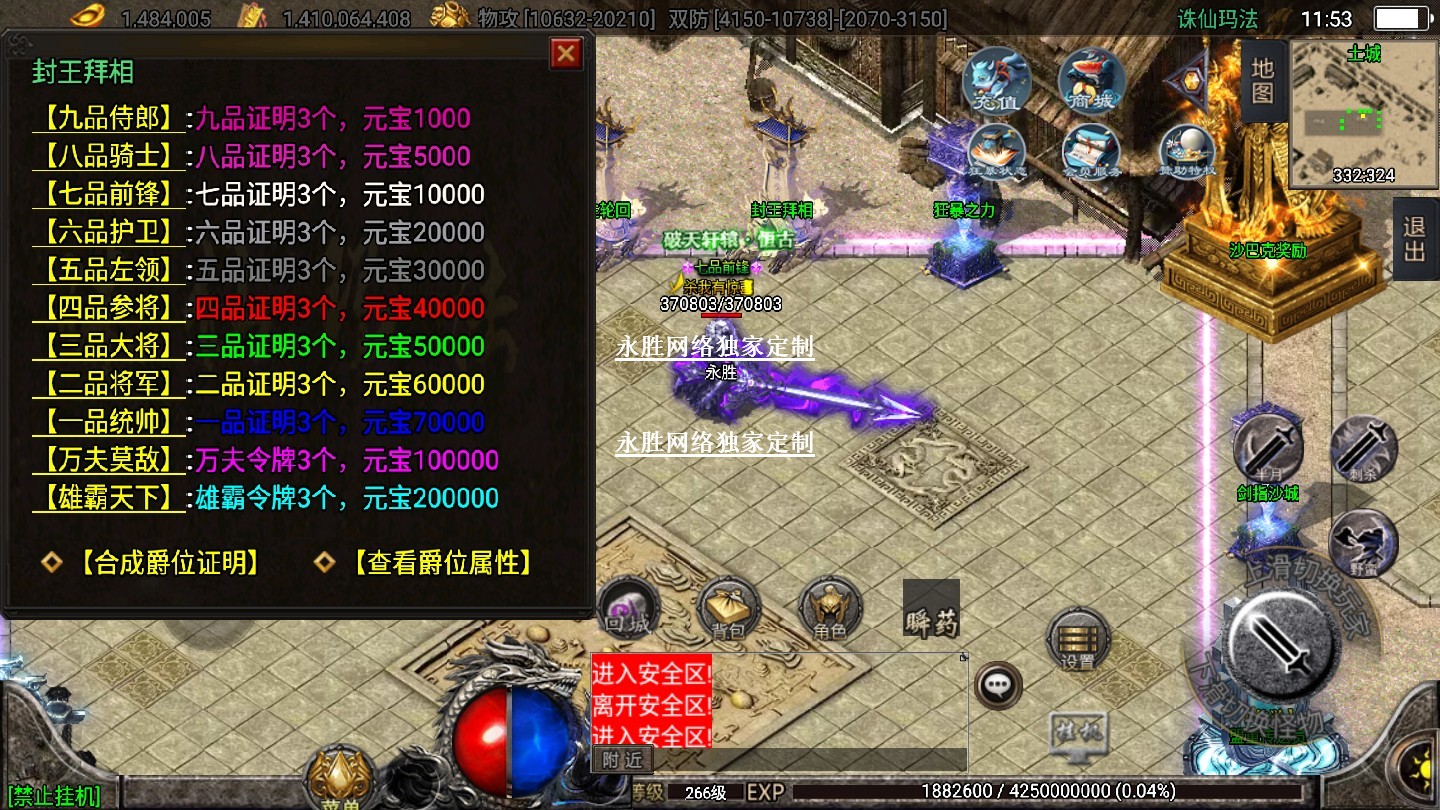The image size is (1440, 810).
Task: Open the golden 菜单 menu button
Action: [x=340, y=780]
